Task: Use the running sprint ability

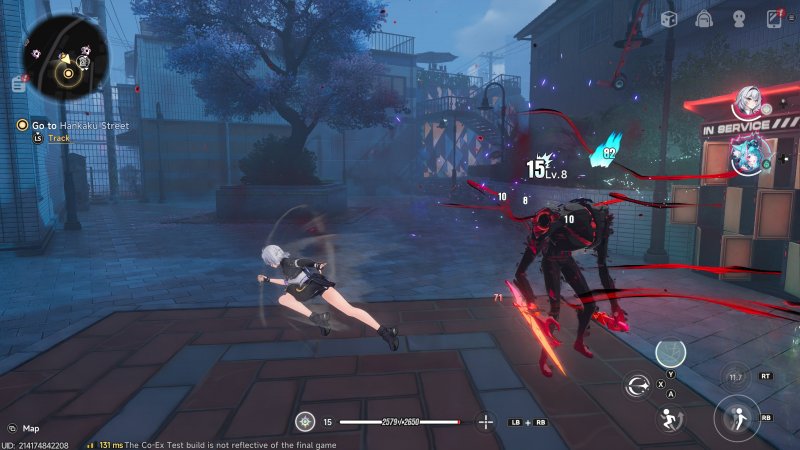Action: coord(669,419)
